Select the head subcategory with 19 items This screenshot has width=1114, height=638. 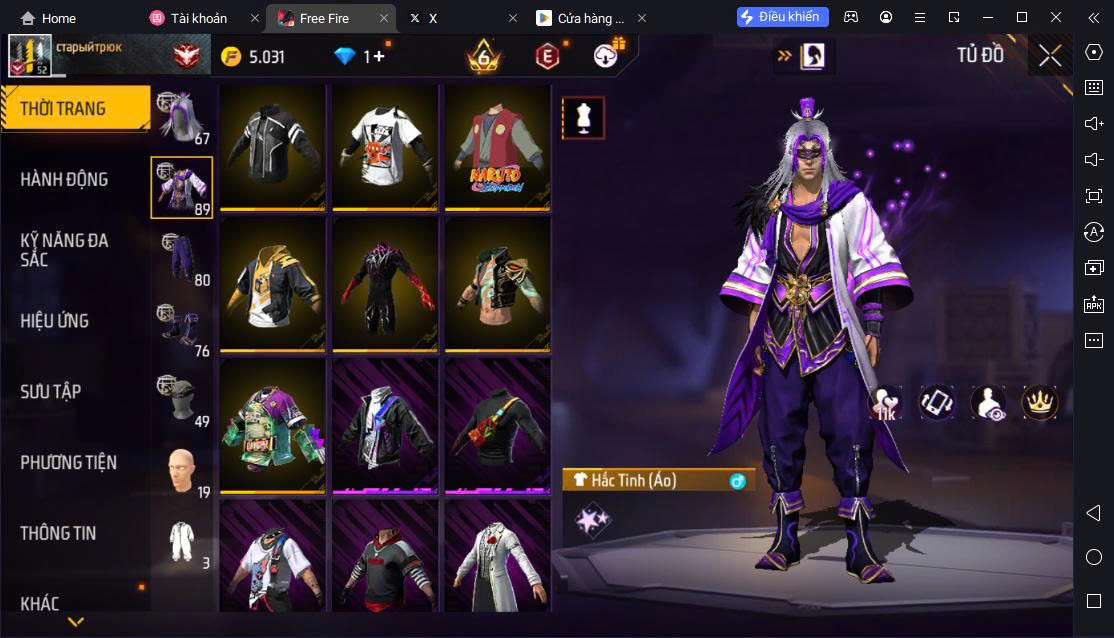(x=182, y=472)
